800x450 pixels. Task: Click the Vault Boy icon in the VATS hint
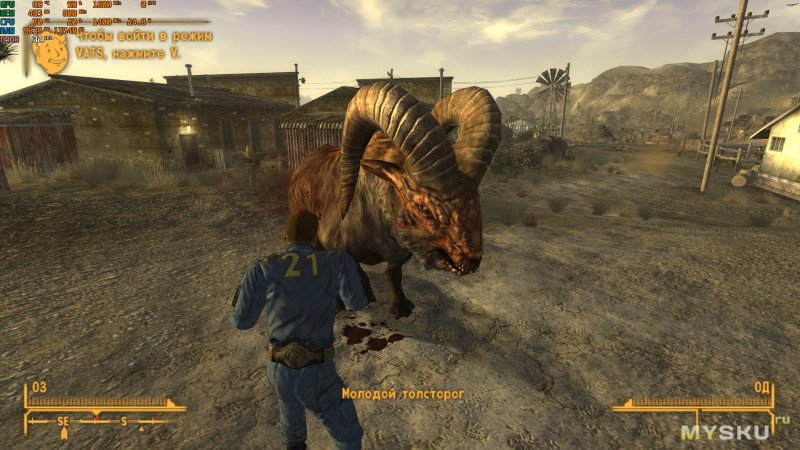(x=50, y=54)
